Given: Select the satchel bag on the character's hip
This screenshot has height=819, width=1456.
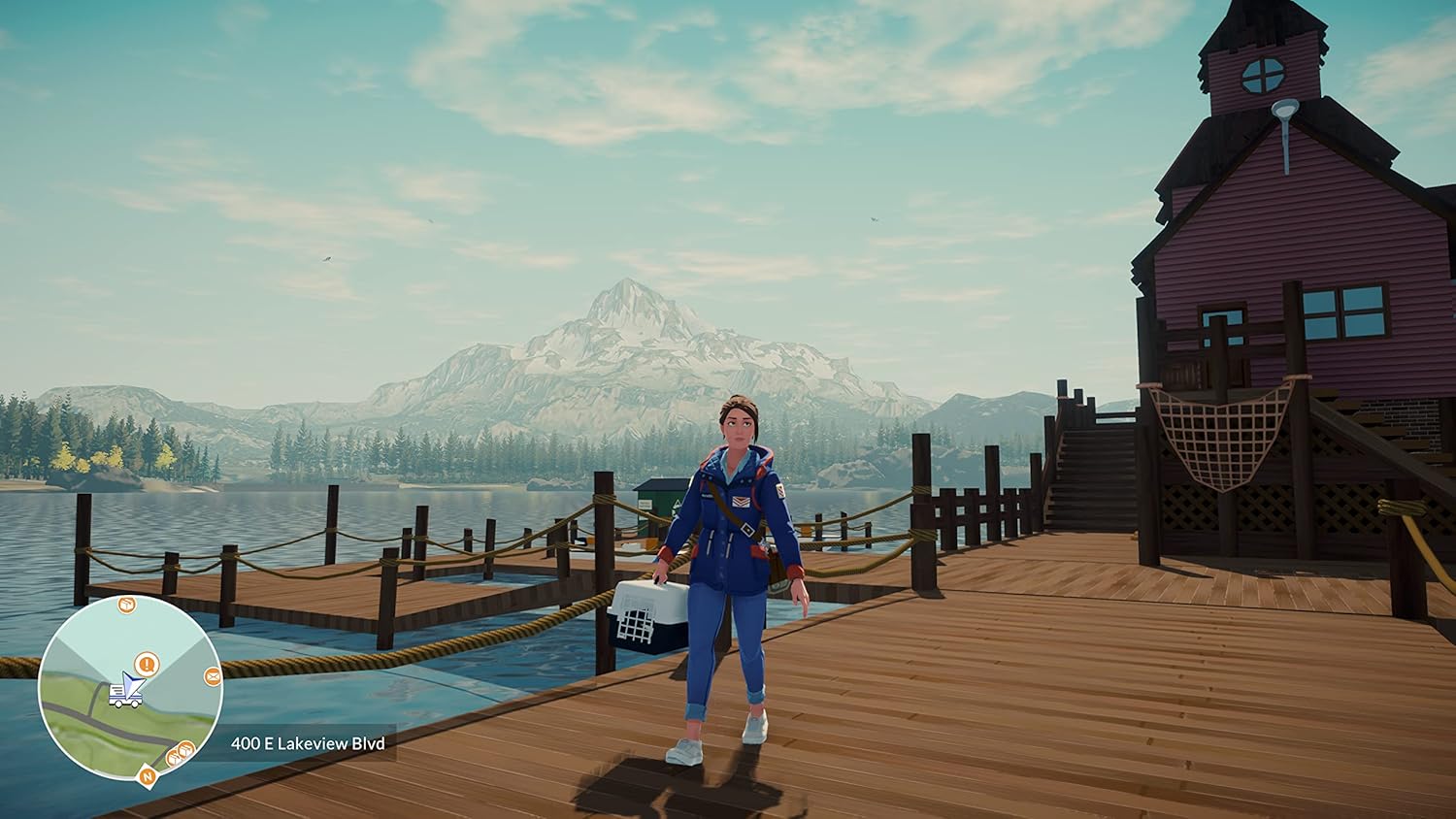Looking at the screenshot, I should (x=779, y=573).
